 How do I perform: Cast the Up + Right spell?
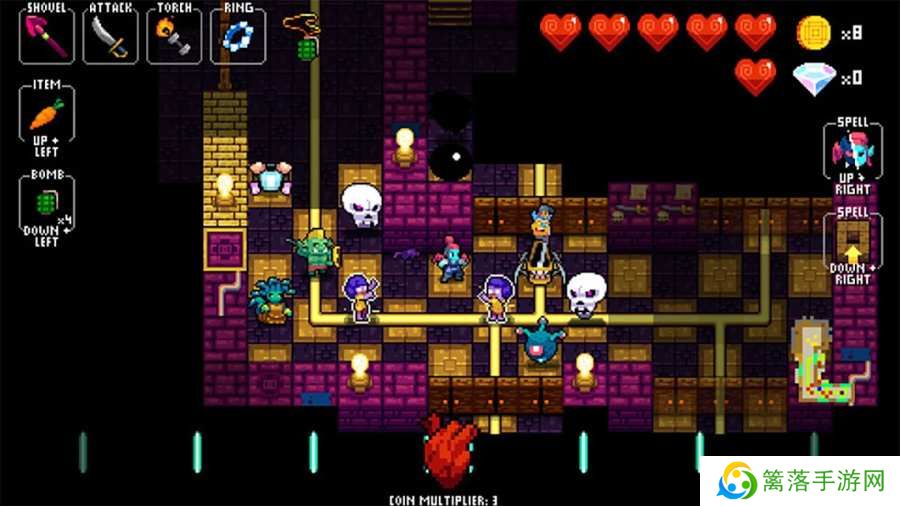pyautogui.click(x=853, y=151)
